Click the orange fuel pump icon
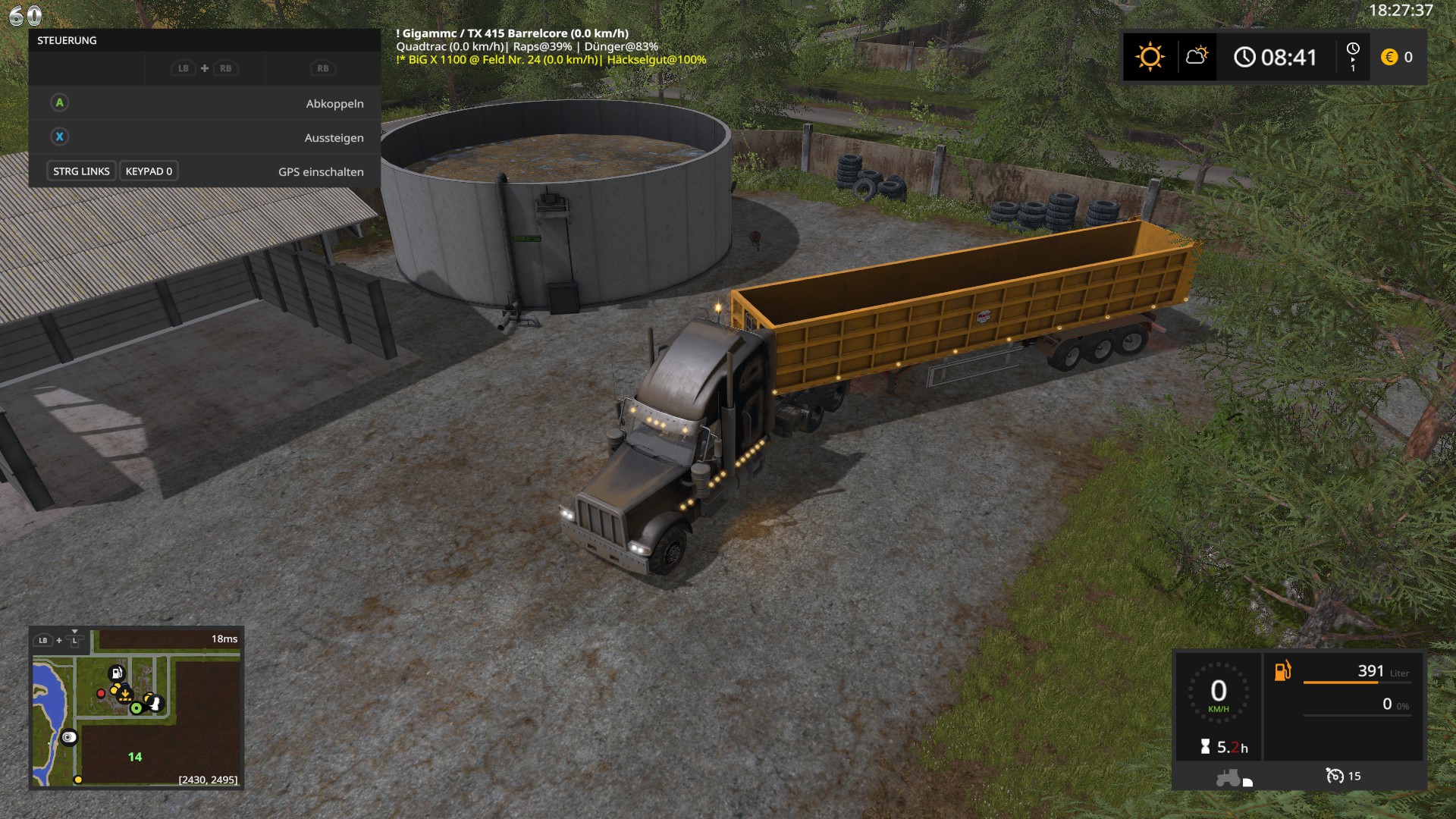This screenshot has height=819, width=1456. pos(1282,671)
